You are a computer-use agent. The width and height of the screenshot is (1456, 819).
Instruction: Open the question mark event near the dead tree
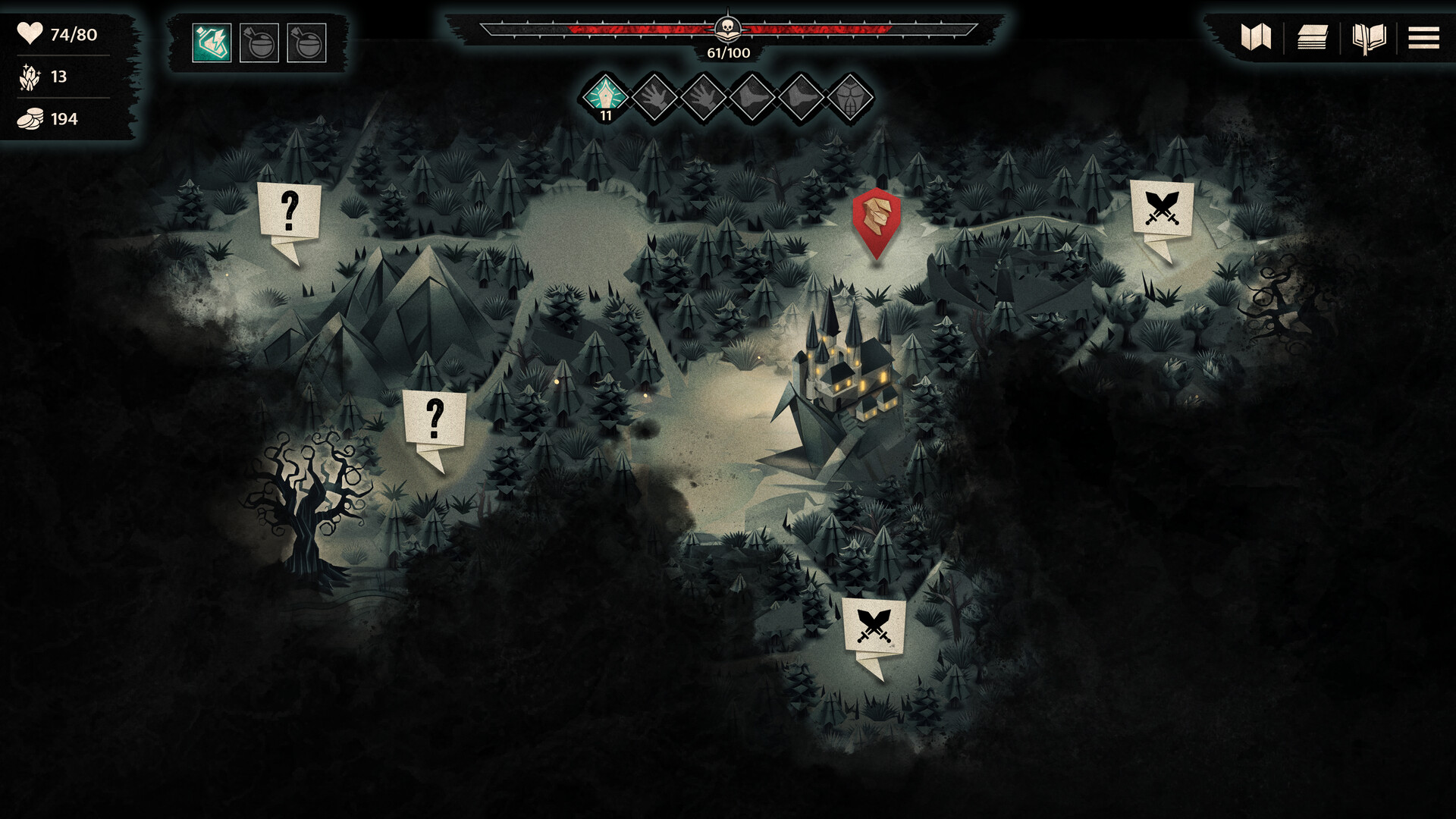click(435, 419)
